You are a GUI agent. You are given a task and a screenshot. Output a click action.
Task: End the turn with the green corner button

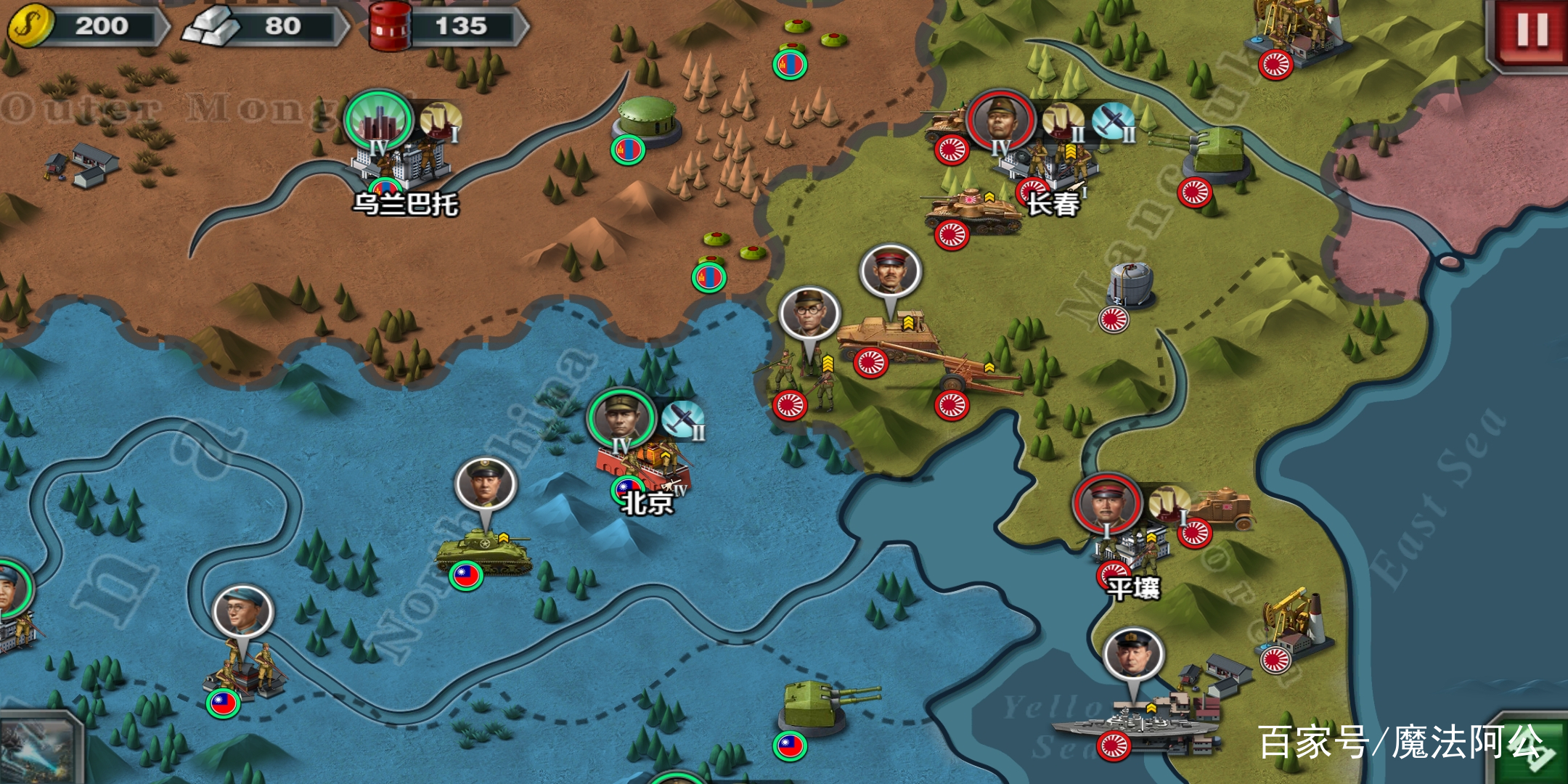[1533, 751]
